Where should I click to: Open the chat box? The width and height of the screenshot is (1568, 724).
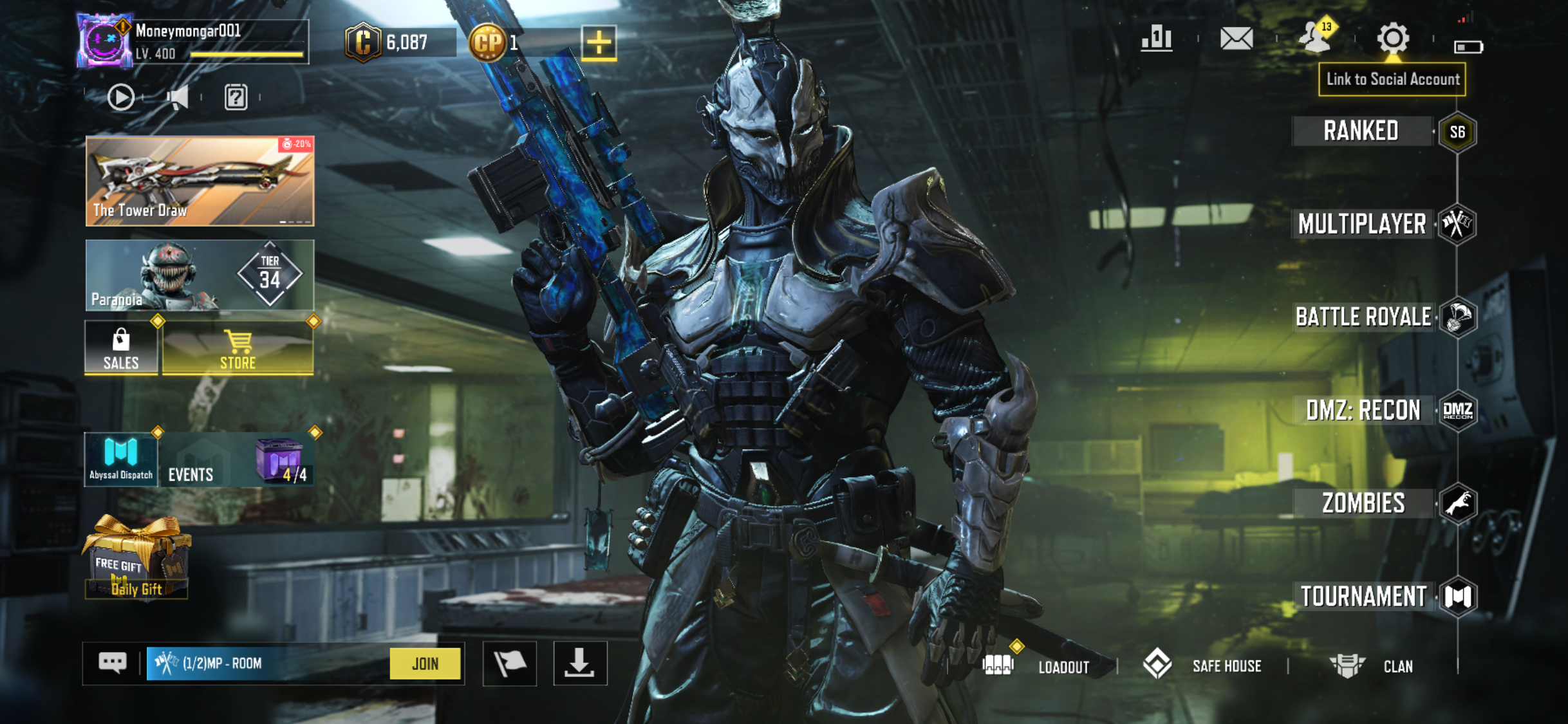point(113,663)
